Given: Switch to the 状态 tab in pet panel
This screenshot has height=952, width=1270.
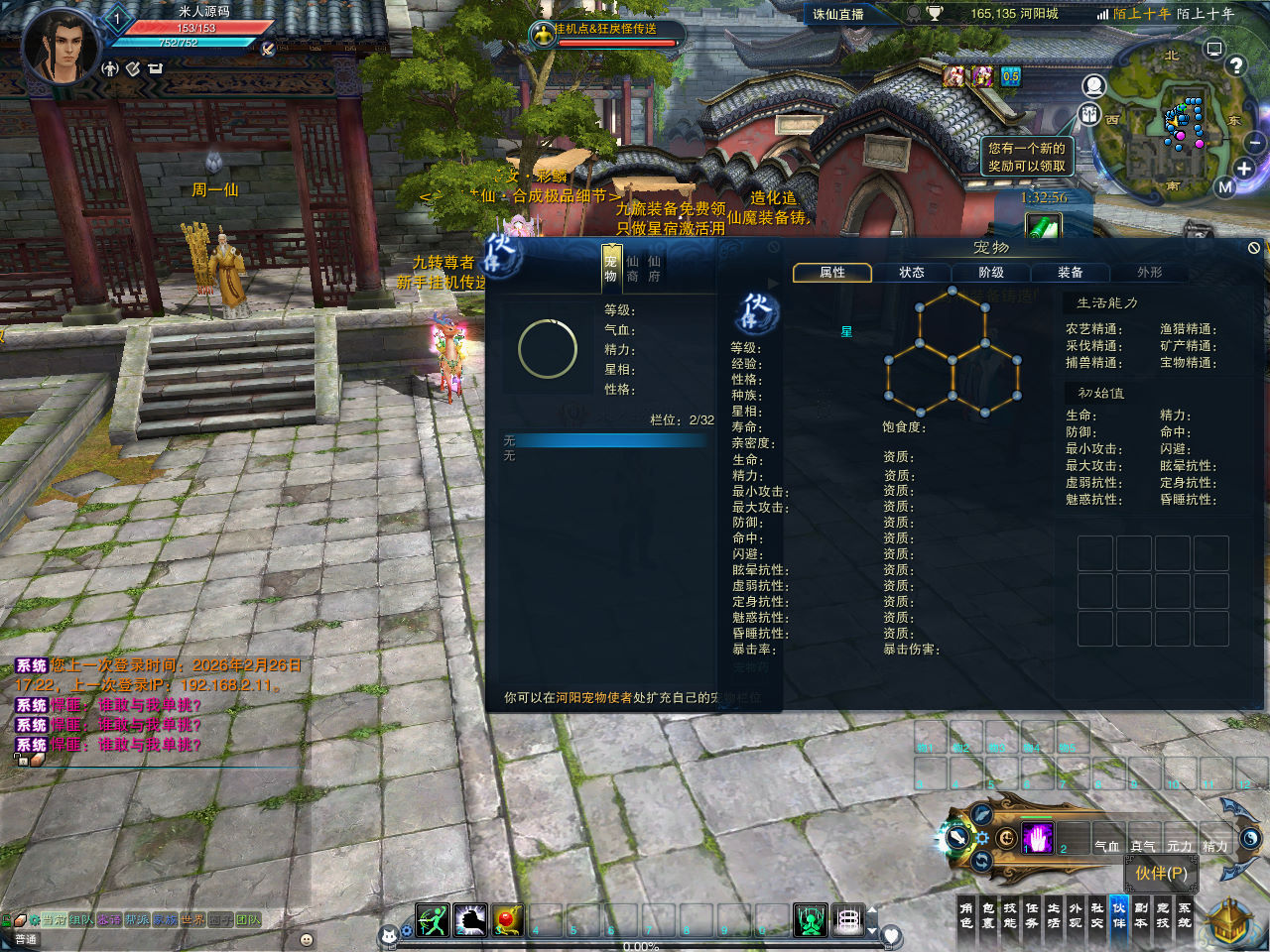Looking at the screenshot, I should [x=911, y=273].
